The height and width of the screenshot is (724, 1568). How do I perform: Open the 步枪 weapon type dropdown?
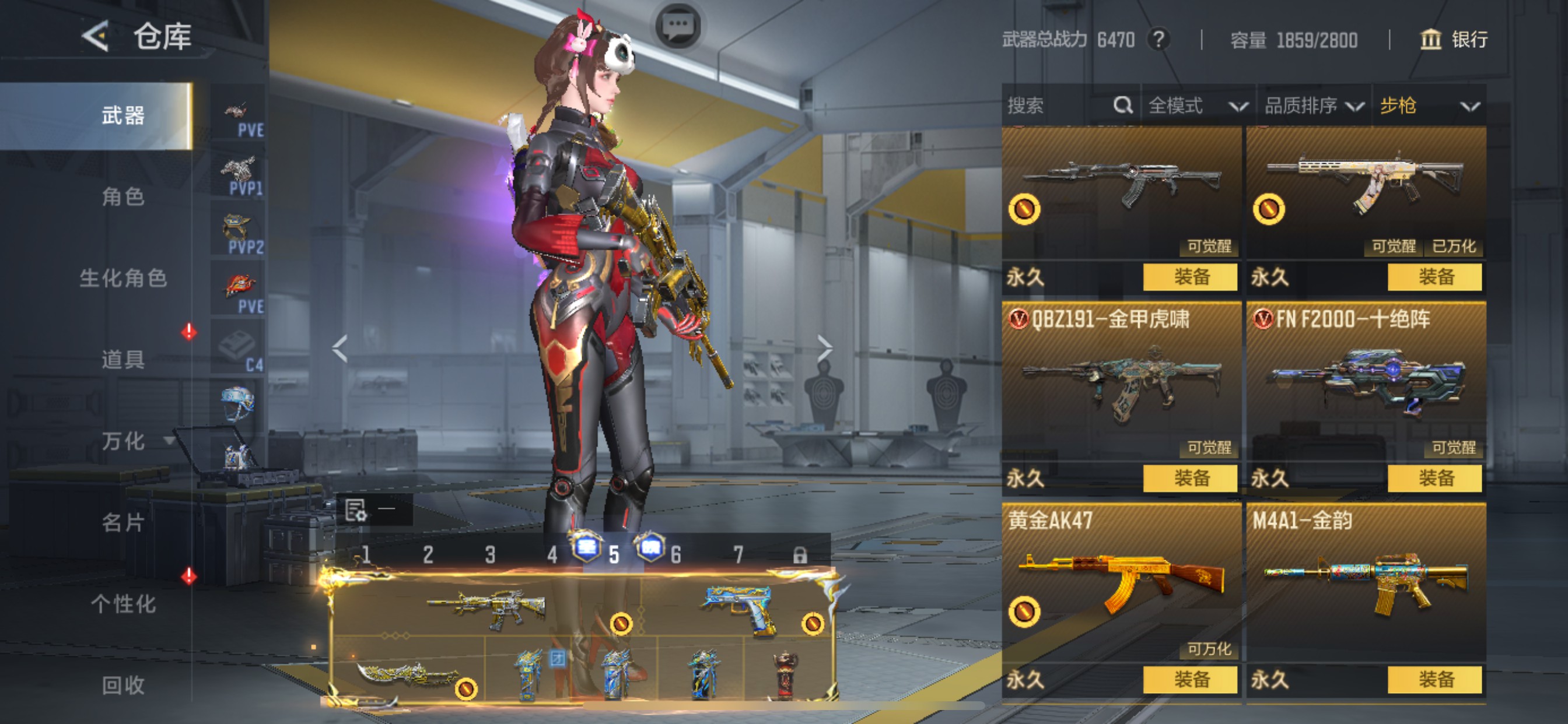pyautogui.click(x=1428, y=106)
